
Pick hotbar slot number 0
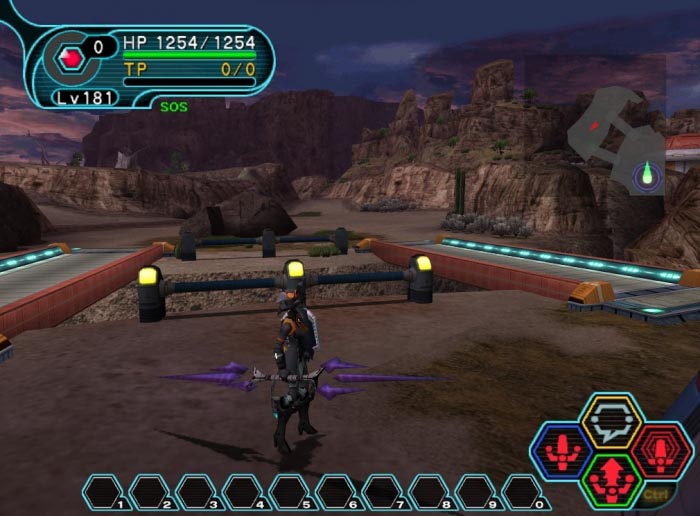pos(522,492)
